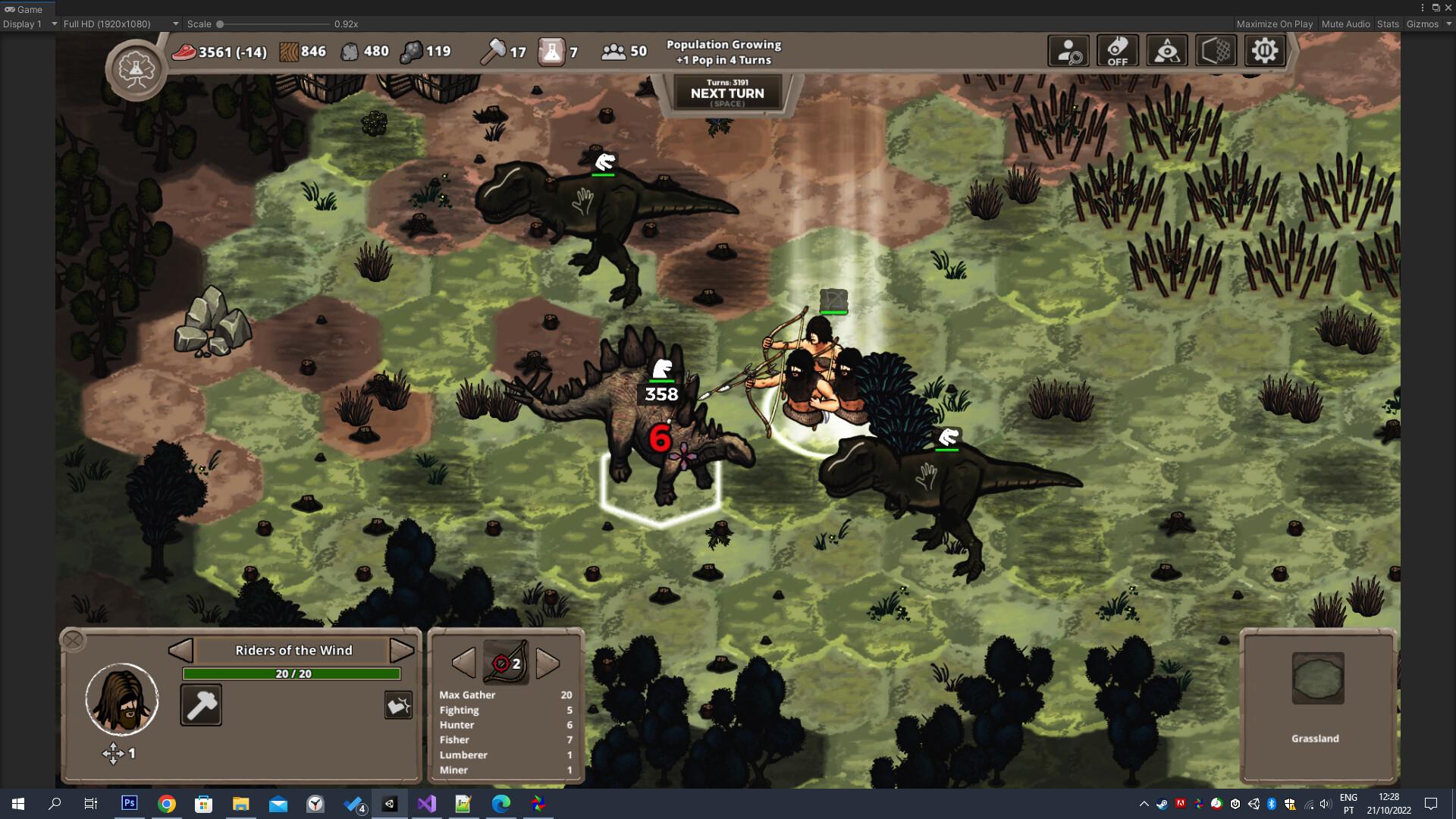Click the hex grid overlay icon

pyautogui.click(x=1216, y=50)
